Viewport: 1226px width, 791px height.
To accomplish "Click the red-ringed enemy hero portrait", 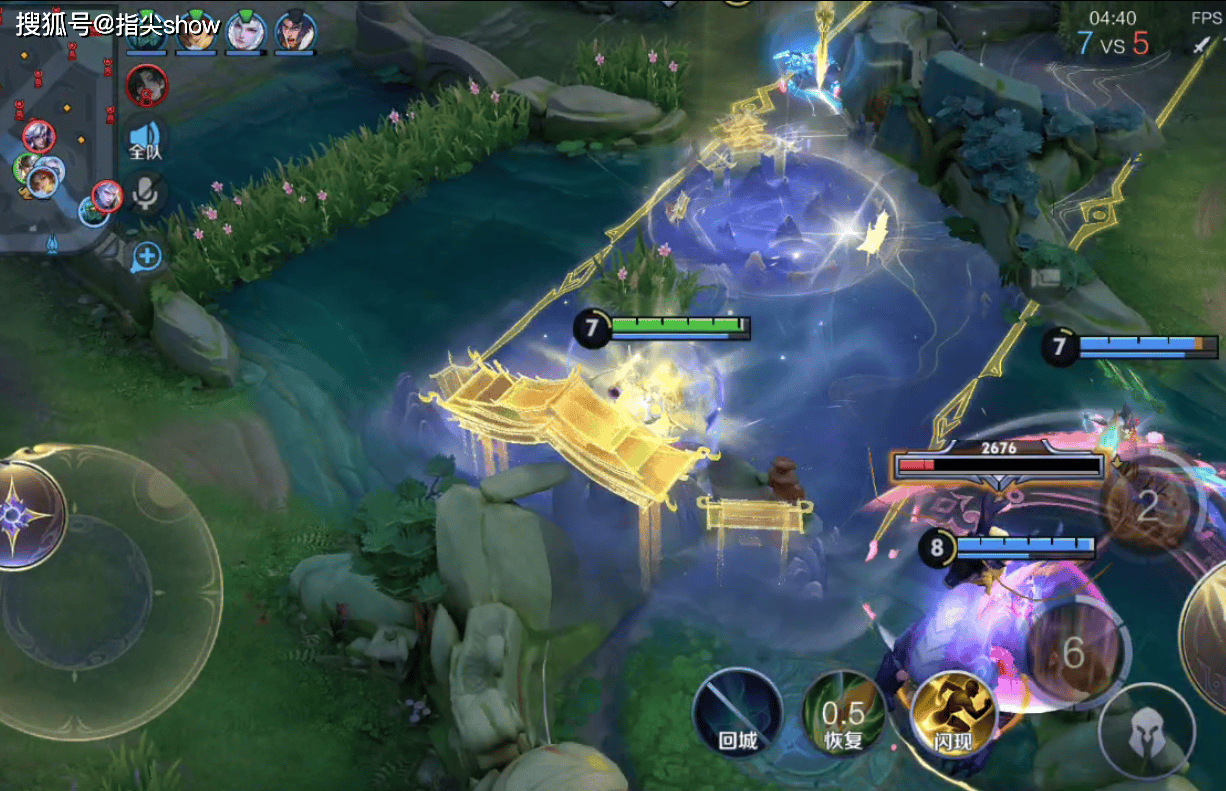I will (x=147, y=85).
